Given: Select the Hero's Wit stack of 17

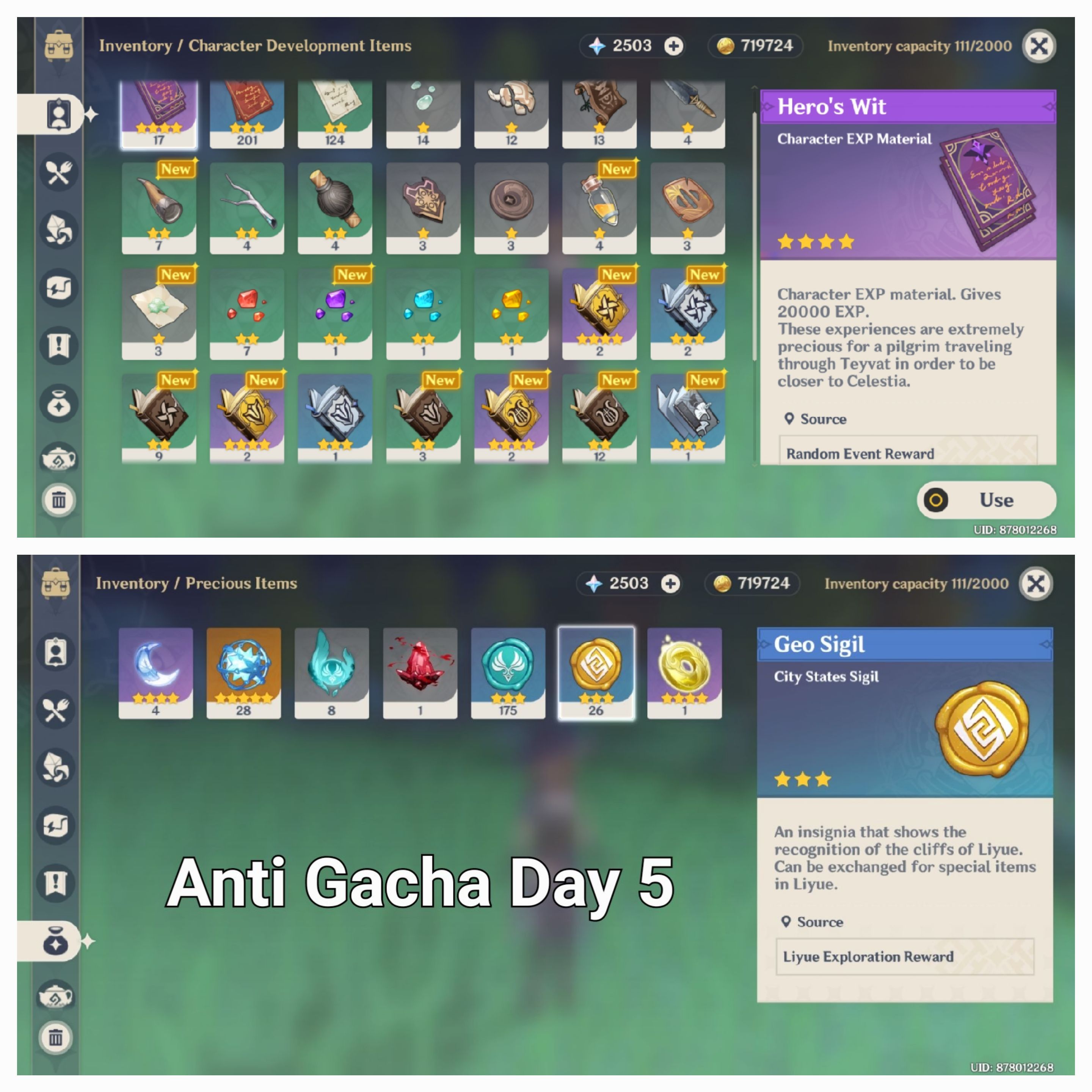Looking at the screenshot, I should click(158, 113).
